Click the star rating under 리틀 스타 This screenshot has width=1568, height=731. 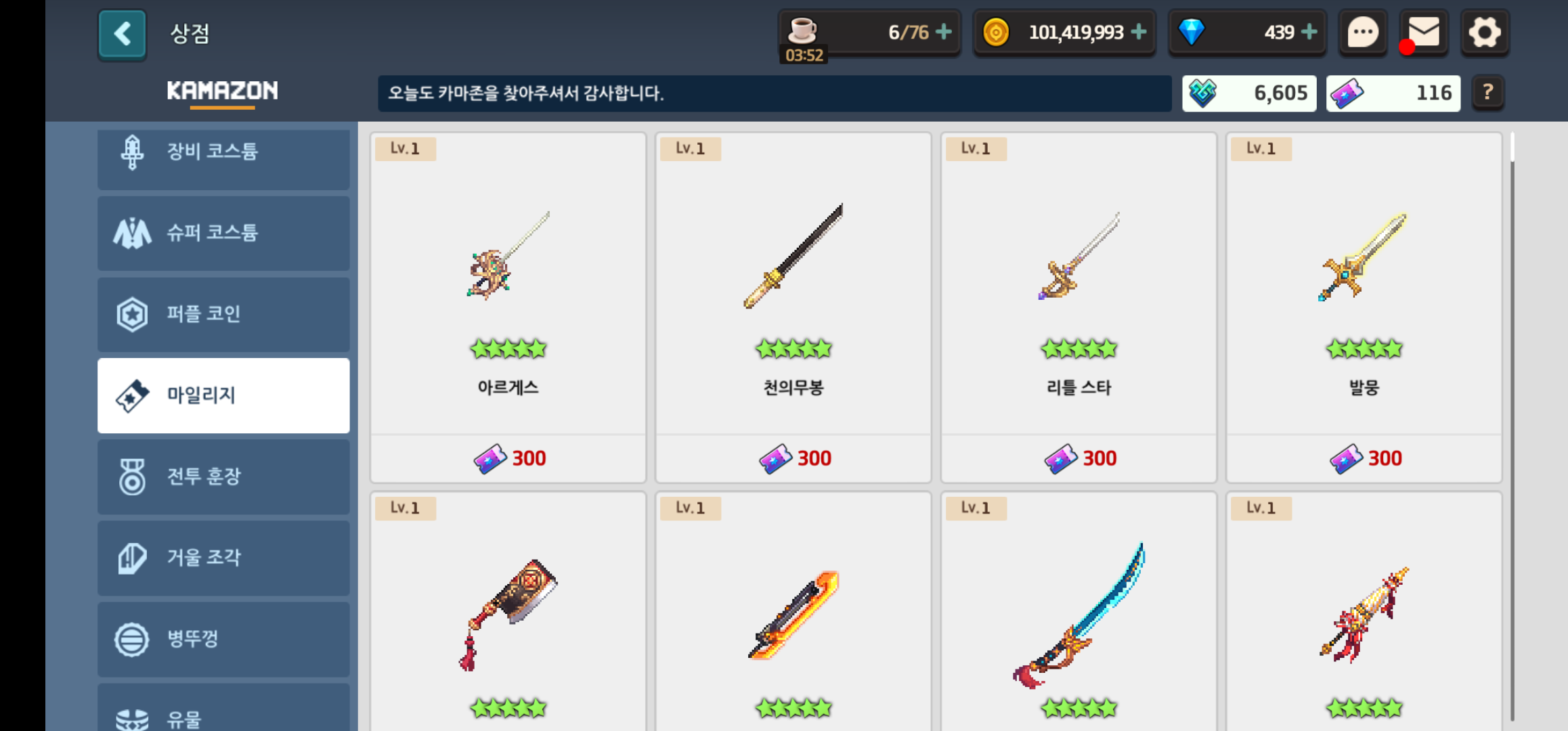tap(1079, 349)
